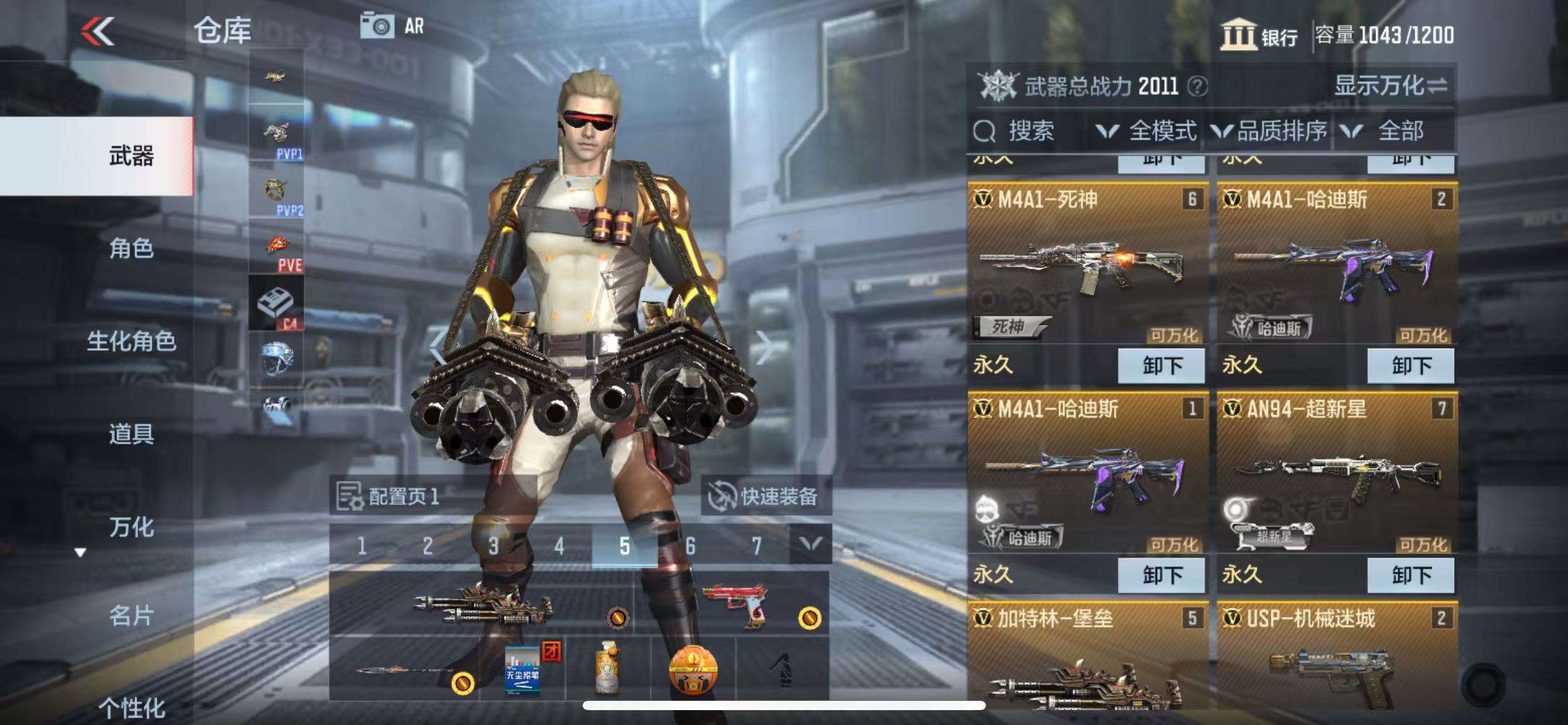The image size is (1568, 725).
Task: Go back using the double-arrow button
Action: 98,31
